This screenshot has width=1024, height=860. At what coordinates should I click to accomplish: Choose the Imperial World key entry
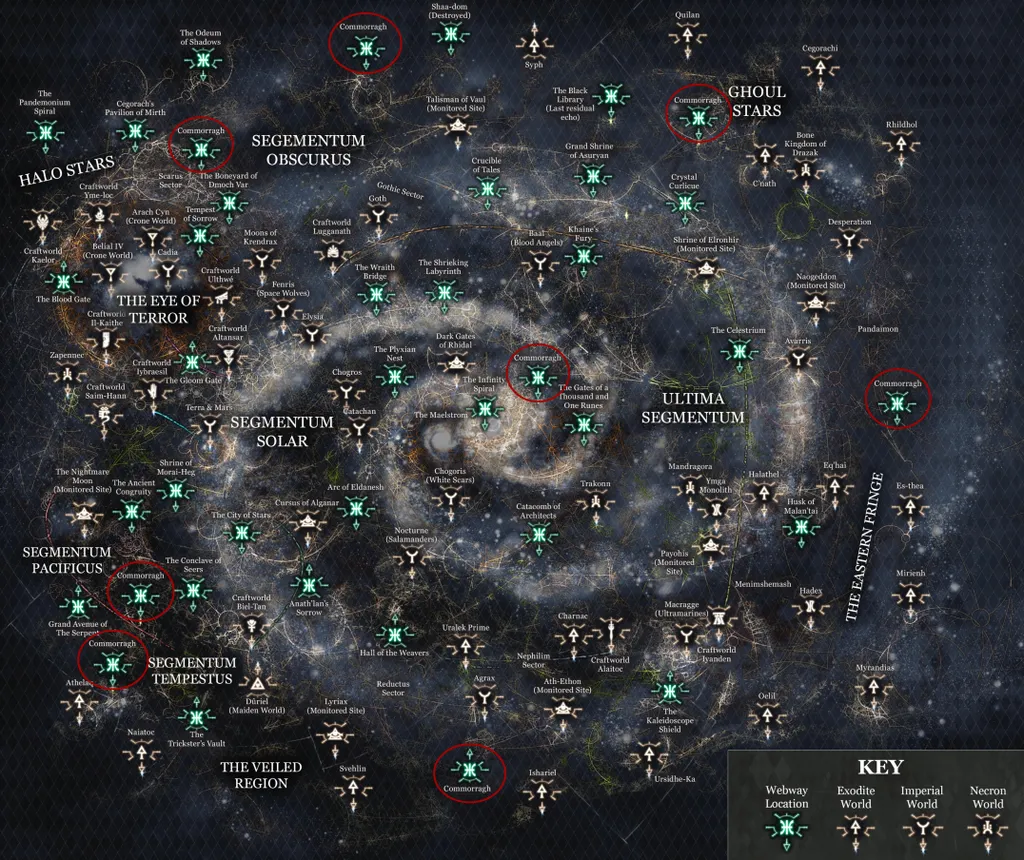(x=921, y=826)
